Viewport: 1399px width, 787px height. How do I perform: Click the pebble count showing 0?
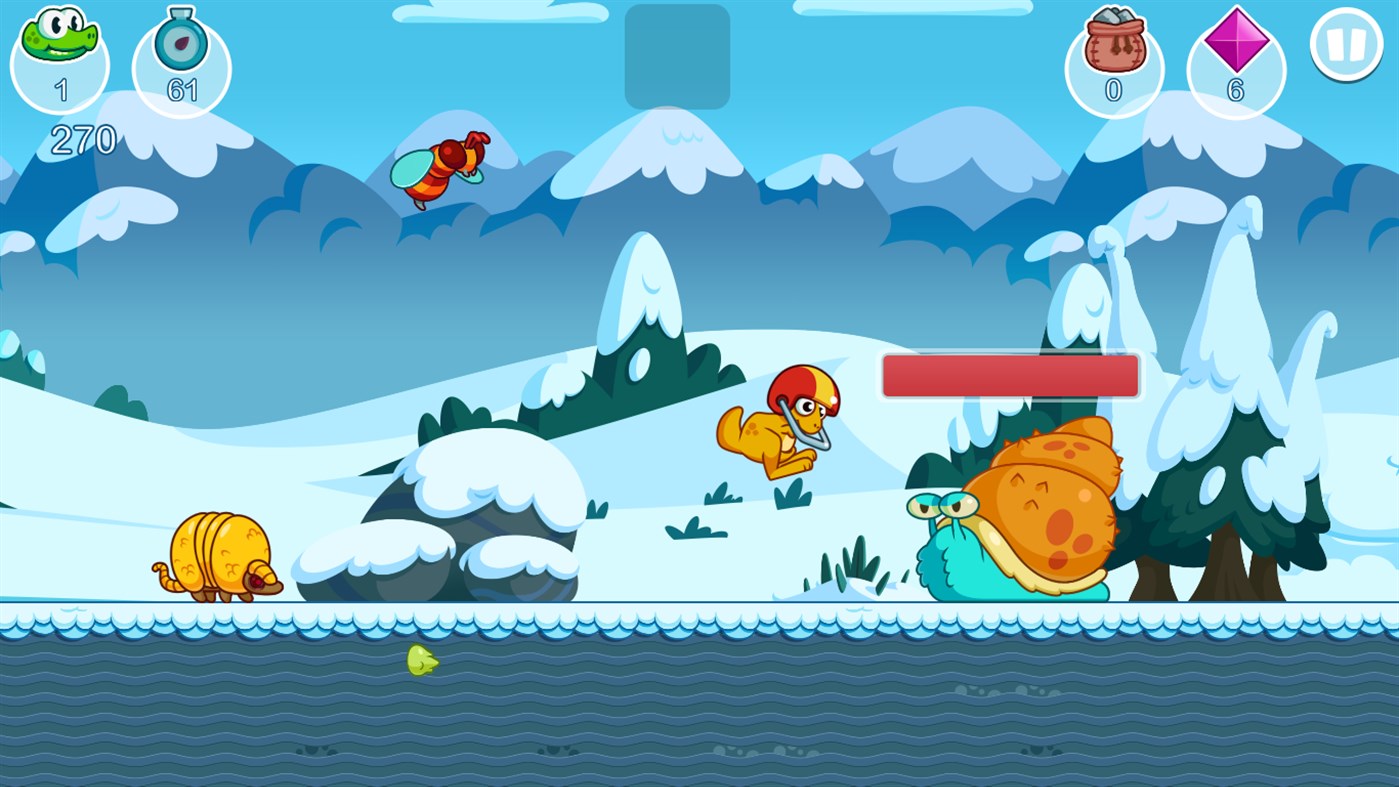1113,92
